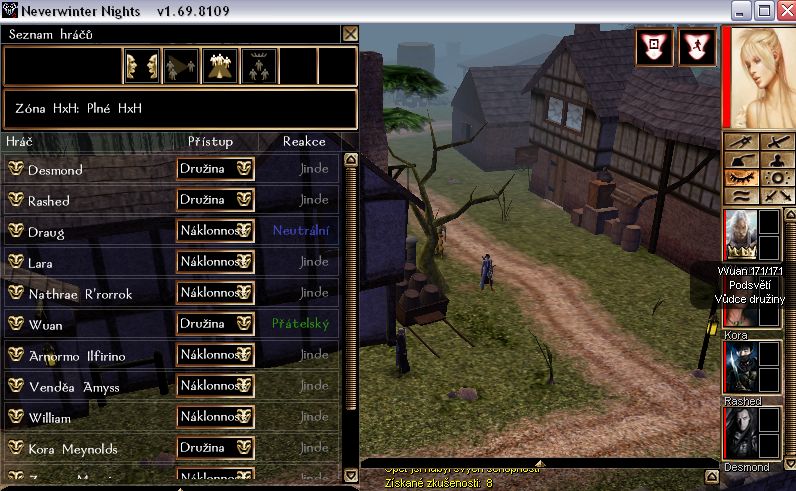Toggle Desmond's Družina access button
Image resolution: width=796 pixels, height=491 pixels.
[x=215, y=169]
